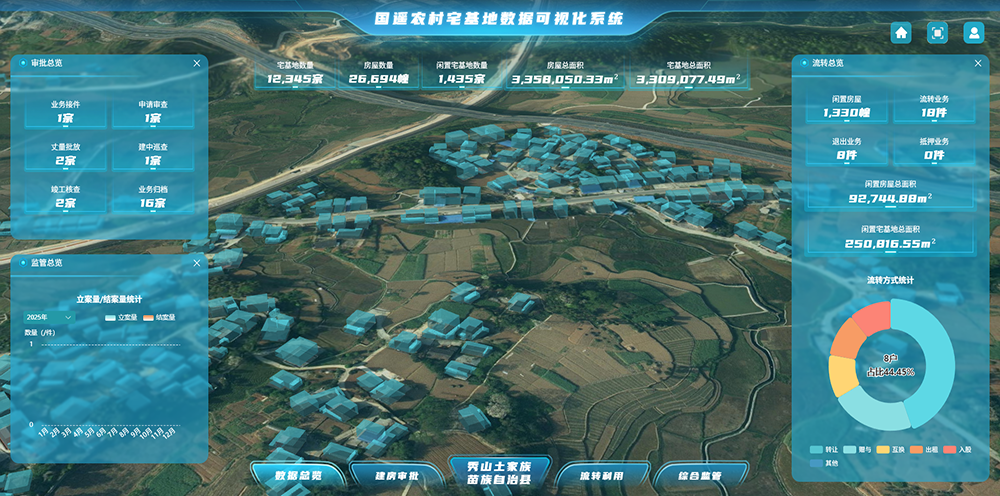Select the 秀山土家族苗族自治县 region button
The image size is (1000, 496).
point(497,474)
